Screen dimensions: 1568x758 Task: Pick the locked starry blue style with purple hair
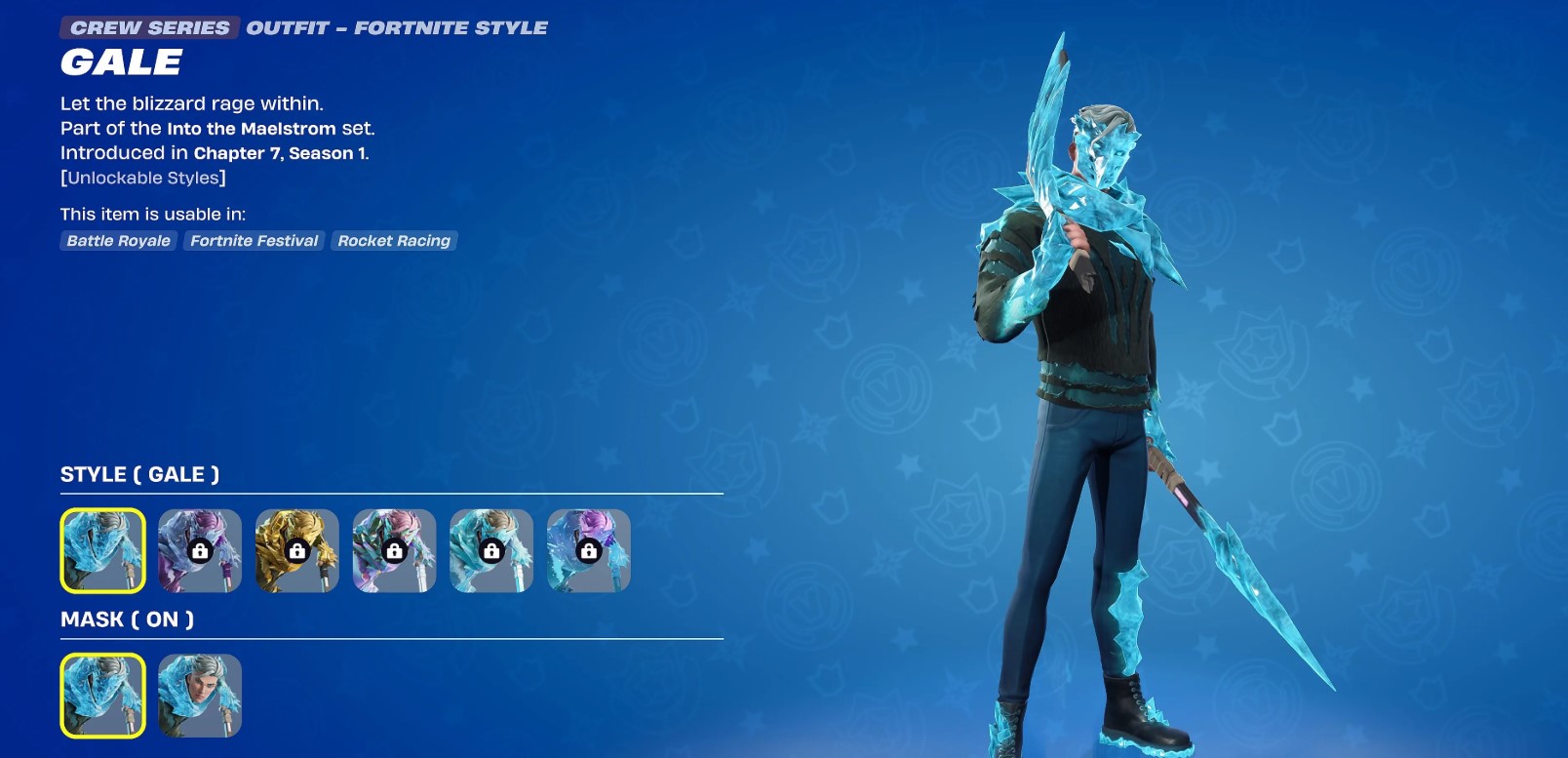(588, 550)
